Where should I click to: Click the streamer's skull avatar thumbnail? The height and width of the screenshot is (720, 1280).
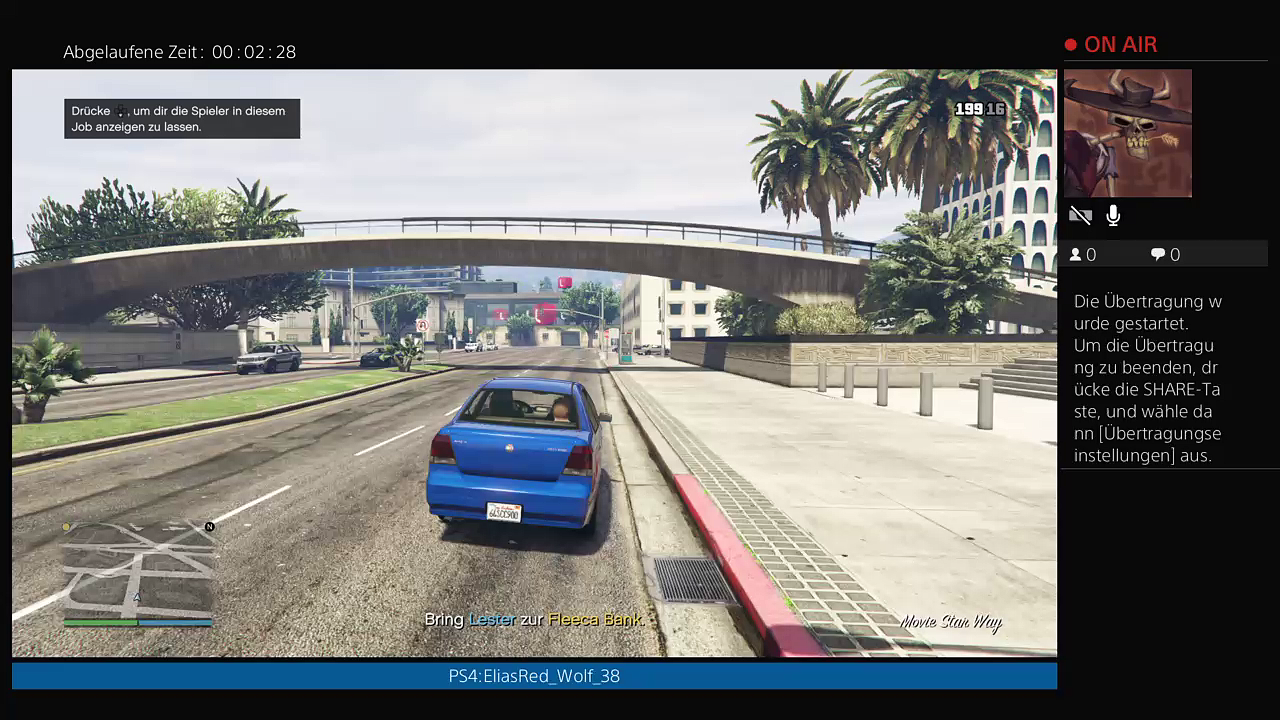click(1128, 133)
